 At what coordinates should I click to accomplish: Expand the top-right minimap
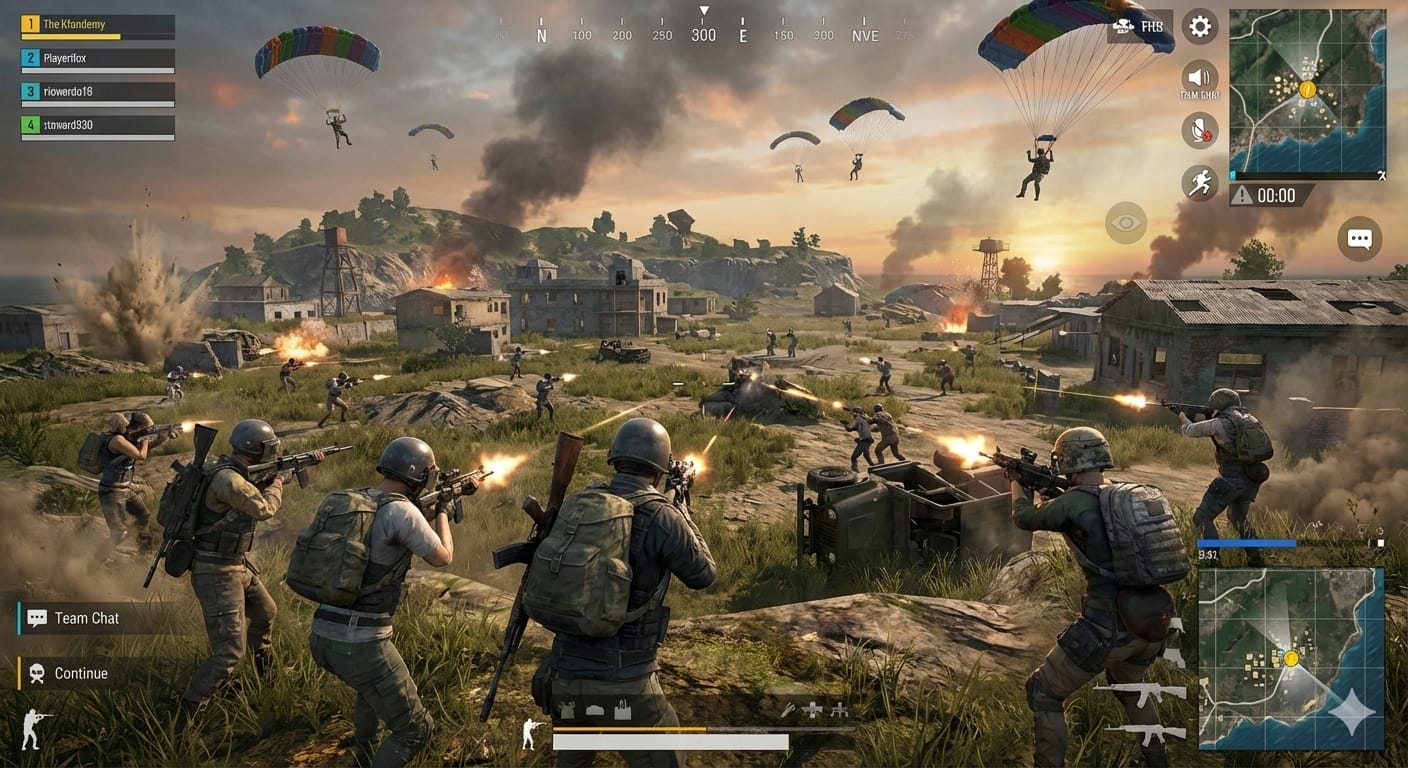1307,90
